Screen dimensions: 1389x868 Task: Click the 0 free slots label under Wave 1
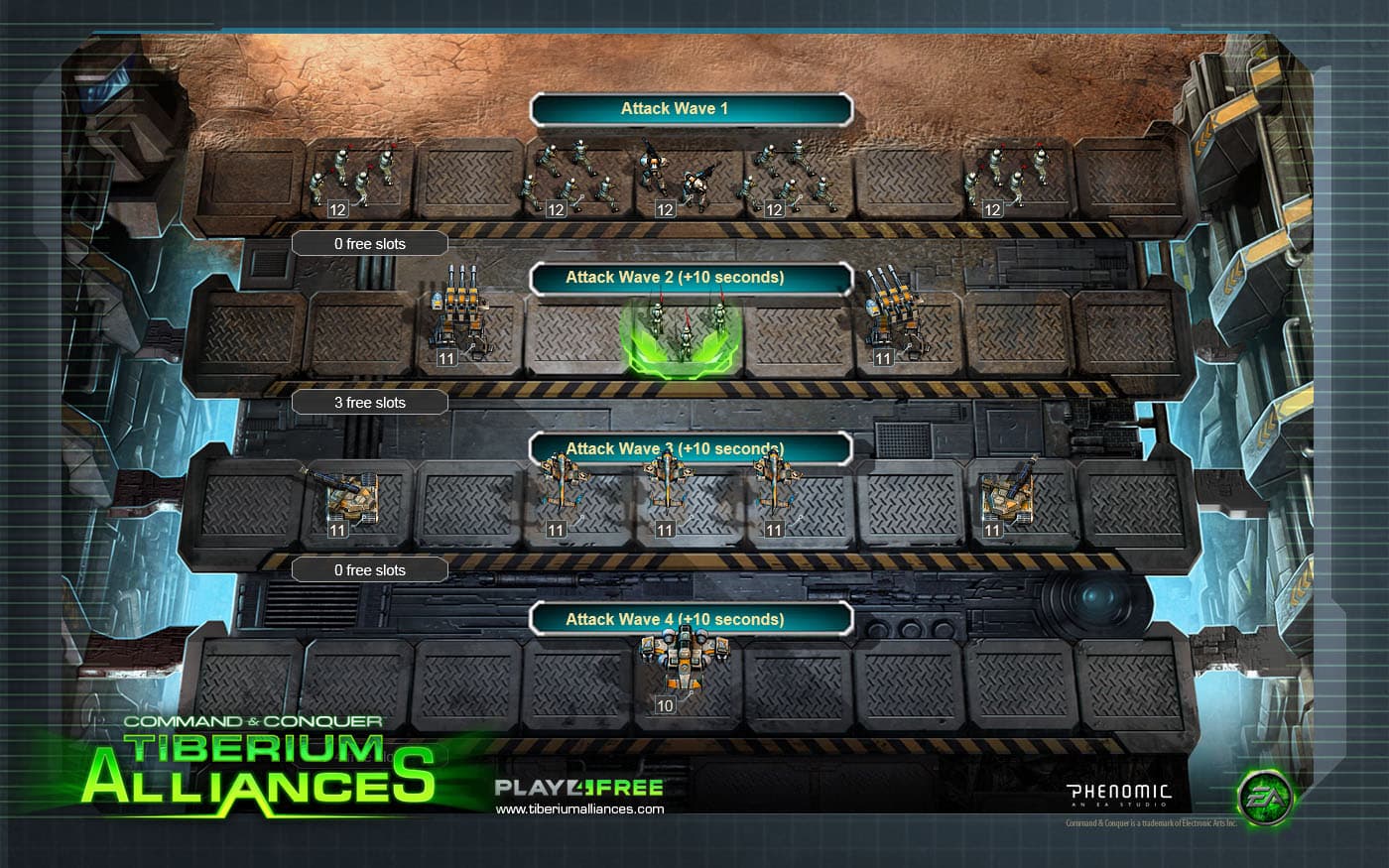[x=369, y=243]
